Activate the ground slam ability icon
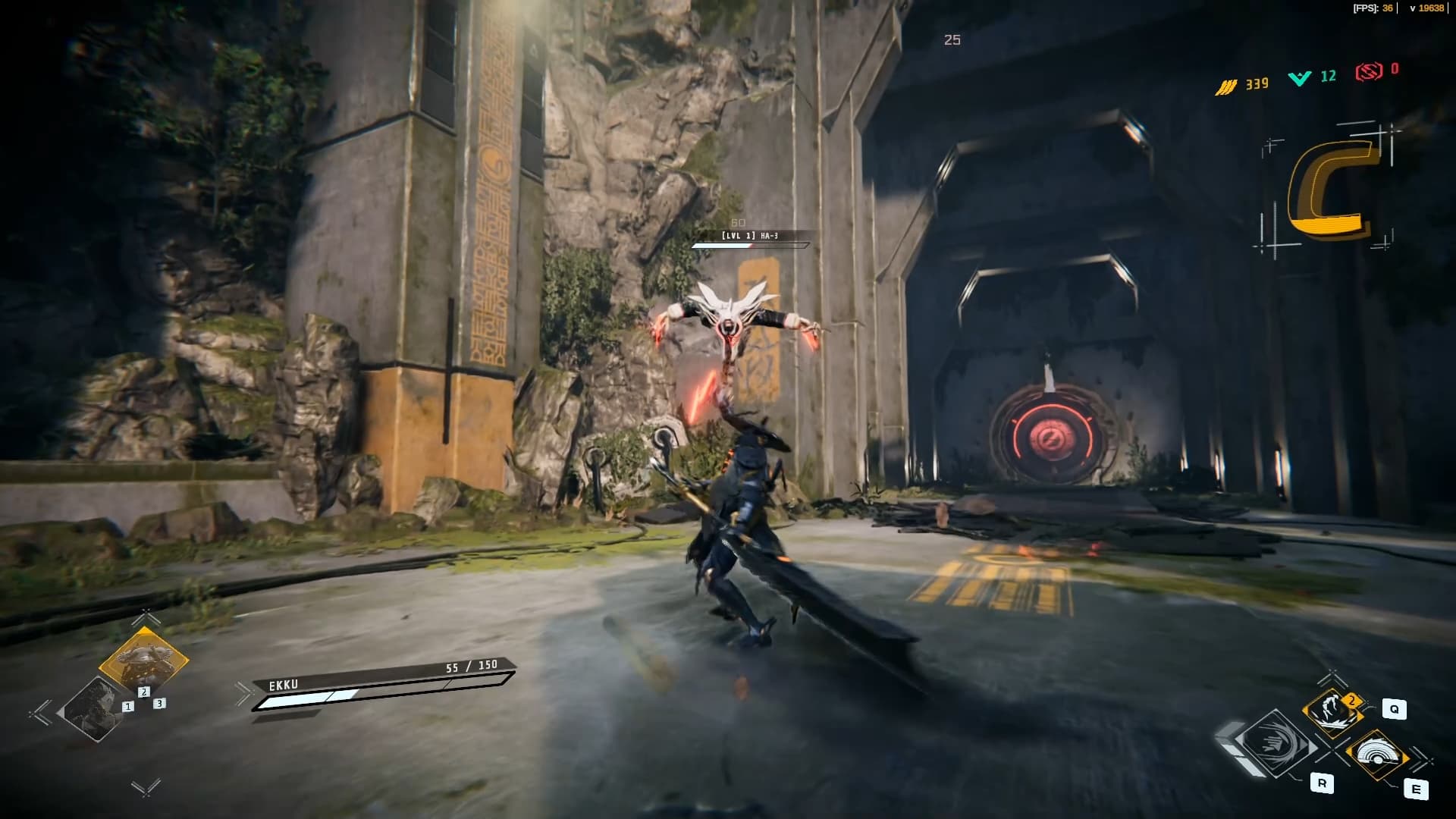The image size is (1456, 819). click(x=1332, y=713)
